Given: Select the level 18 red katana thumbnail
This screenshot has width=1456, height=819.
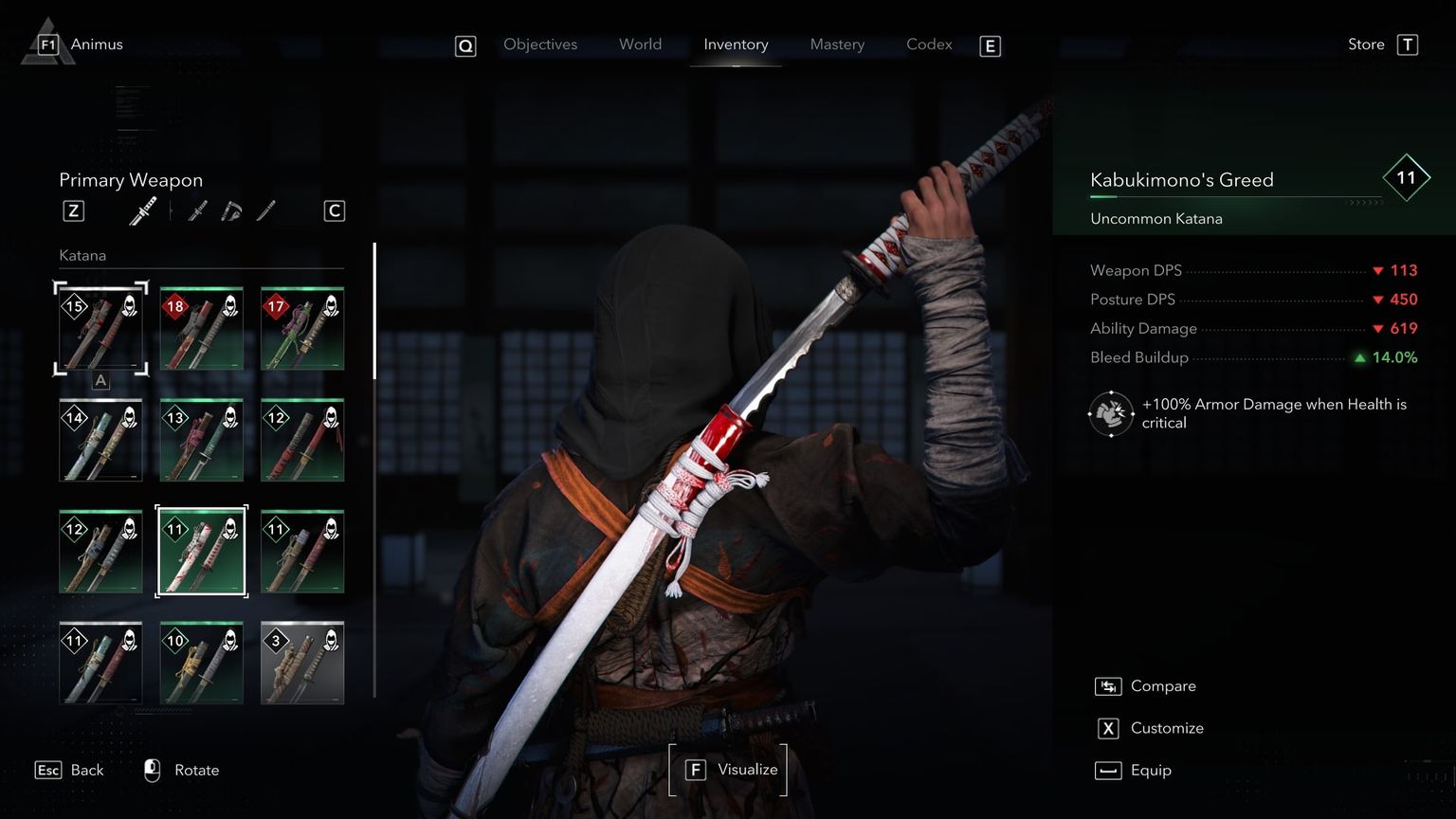Looking at the screenshot, I should pyautogui.click(x=201, y=327).
